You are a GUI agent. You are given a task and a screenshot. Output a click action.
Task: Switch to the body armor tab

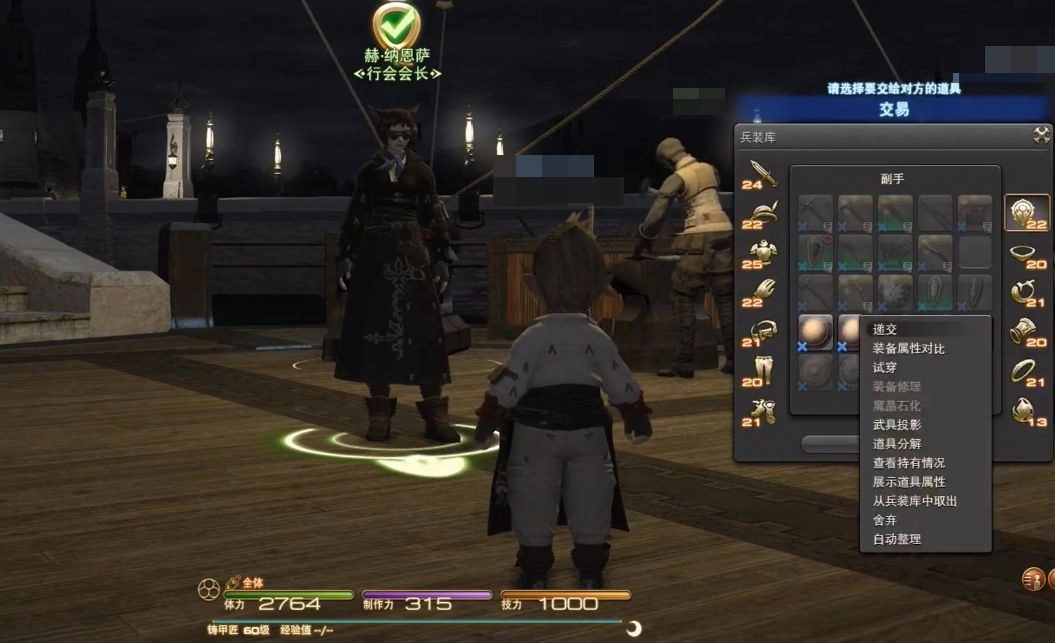(x=762, y=254)
